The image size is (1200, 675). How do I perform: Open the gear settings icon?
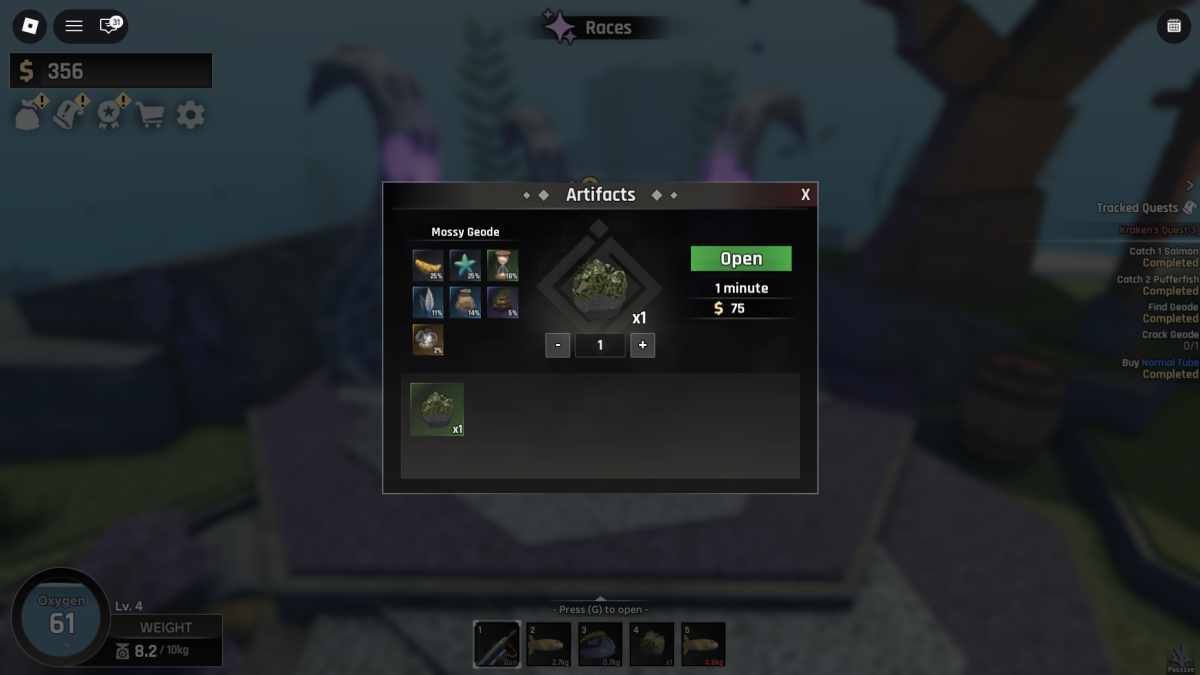coord(190,115)
